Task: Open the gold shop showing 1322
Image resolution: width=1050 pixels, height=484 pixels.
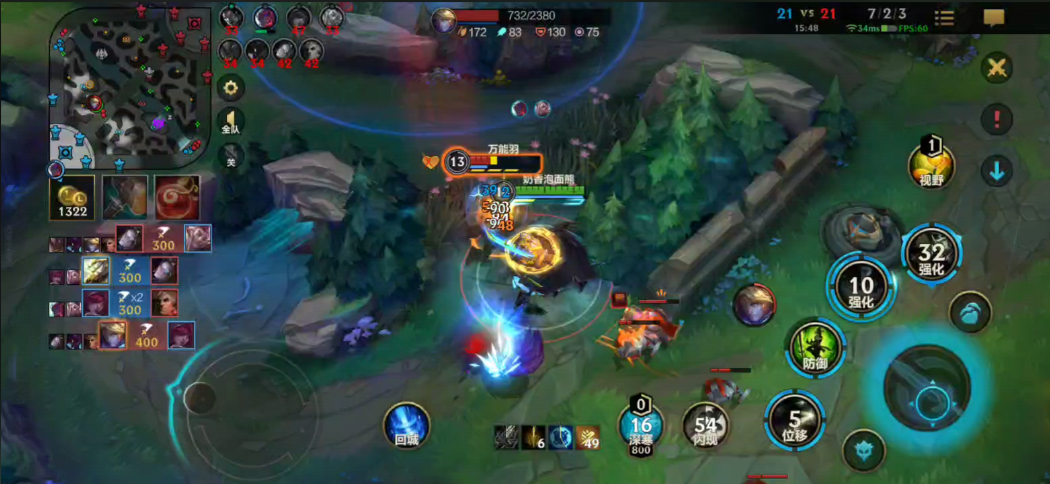Action: (72, 197)
